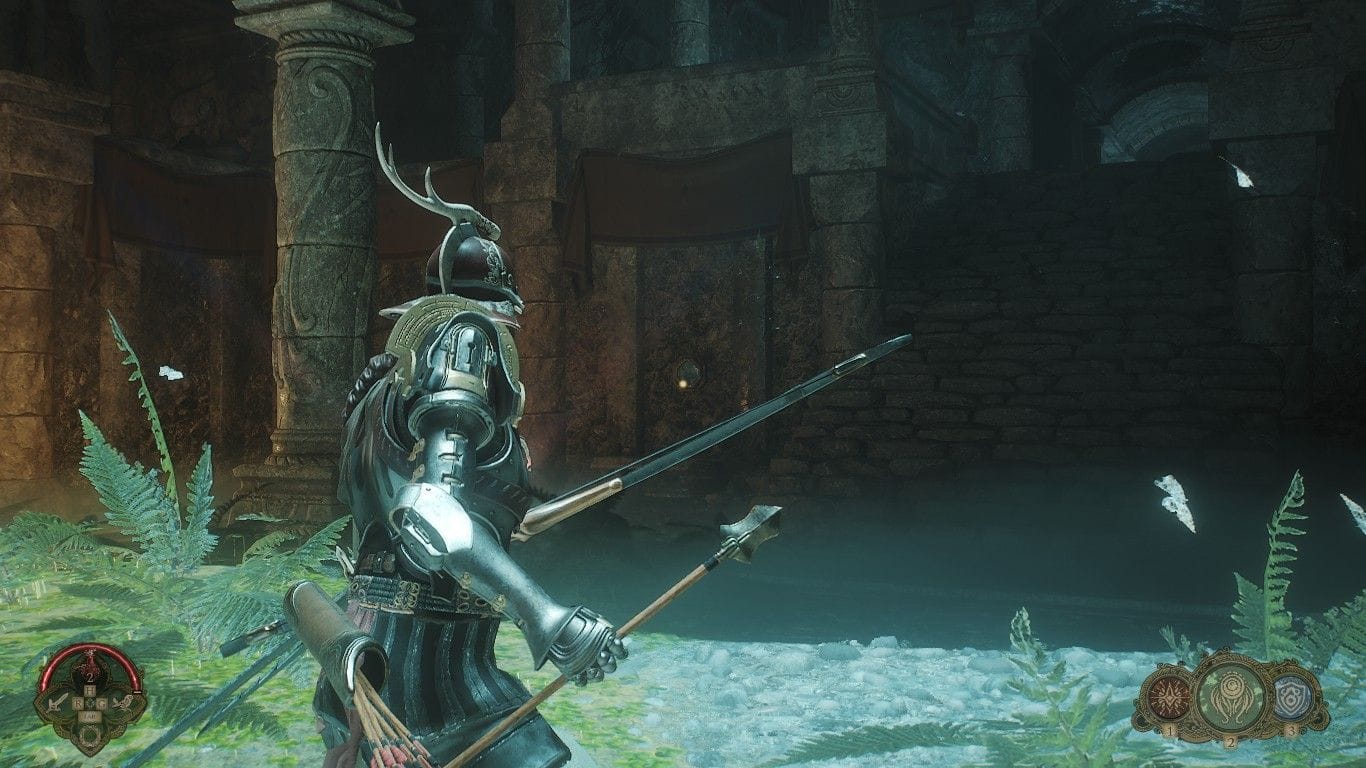Viewport: 1366px width, 768px height.
Task: Select the red star rune in slot 1
Action: 1170,696
